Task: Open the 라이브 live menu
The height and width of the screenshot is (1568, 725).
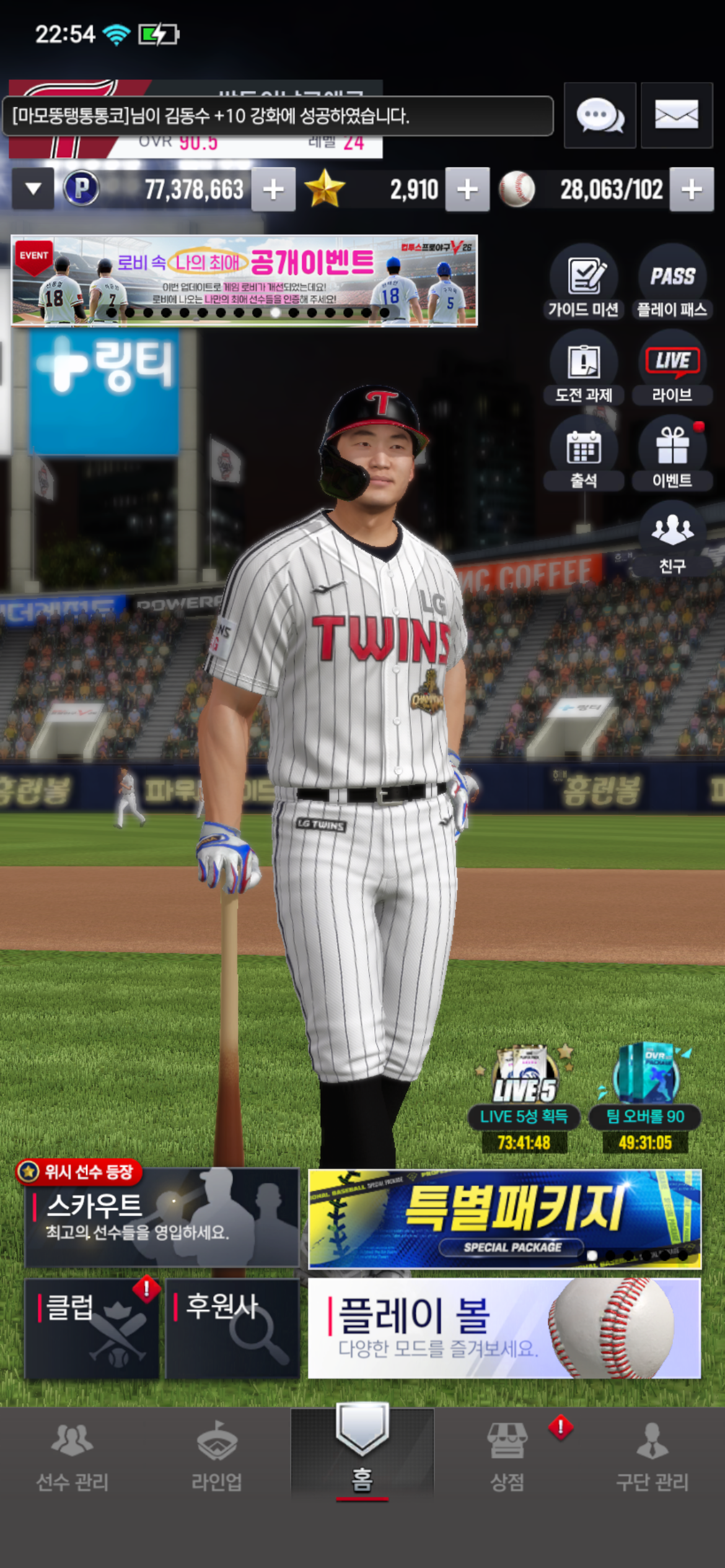Action: point(672,368)
